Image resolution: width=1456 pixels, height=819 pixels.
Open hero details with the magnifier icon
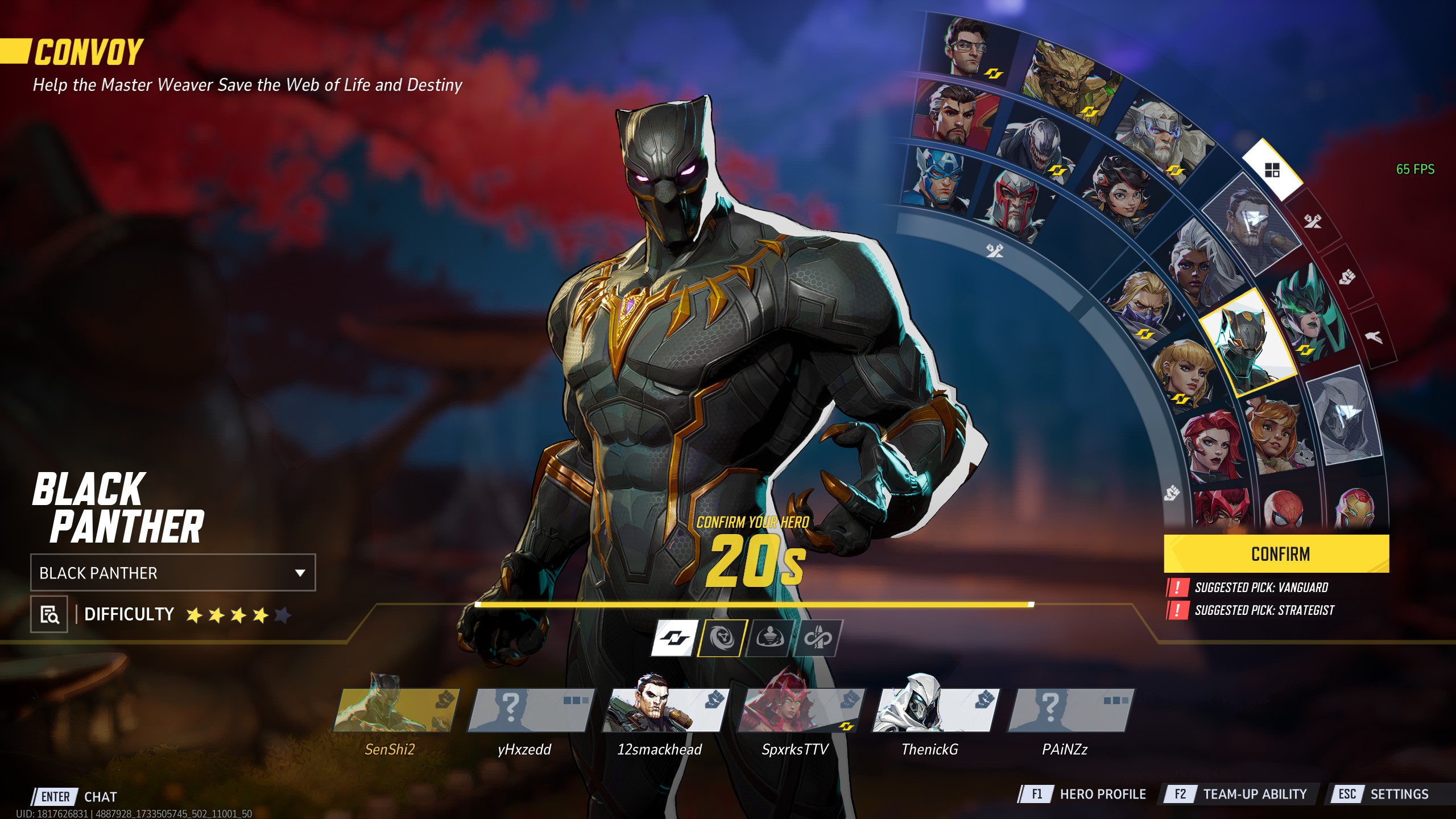point(49,614)
